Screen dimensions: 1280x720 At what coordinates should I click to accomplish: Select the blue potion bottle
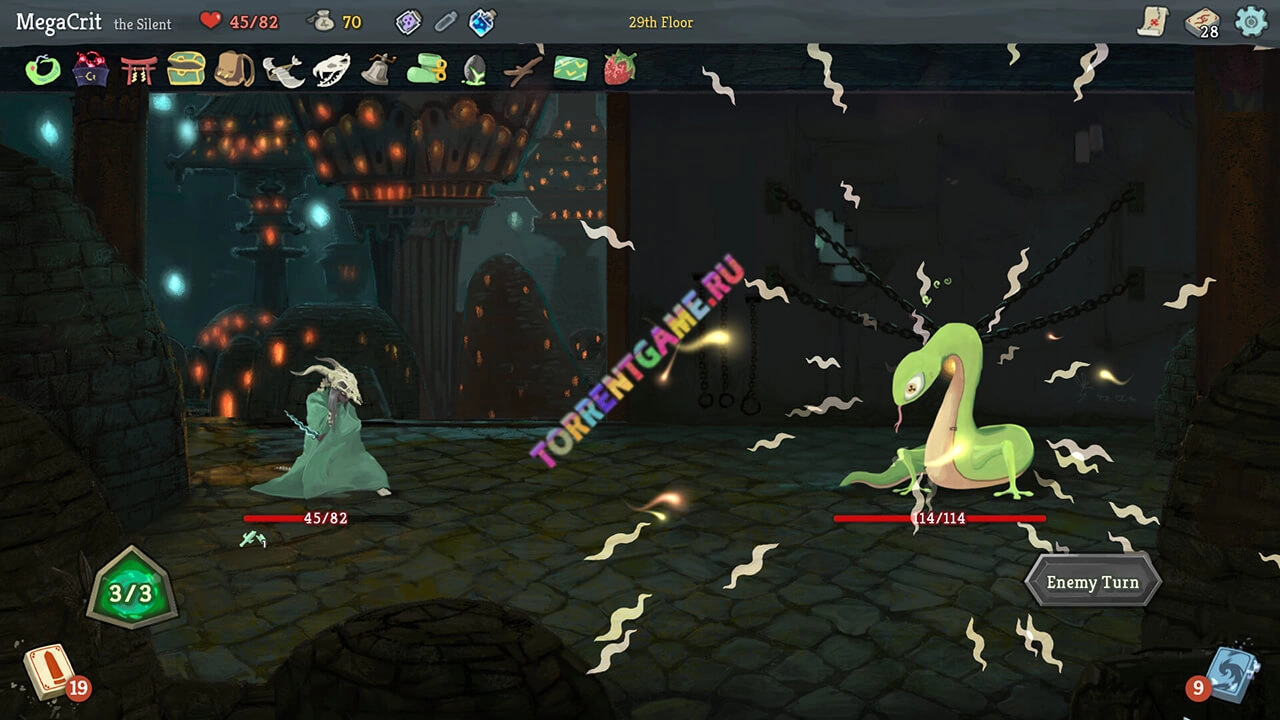[x=482, y=22]
